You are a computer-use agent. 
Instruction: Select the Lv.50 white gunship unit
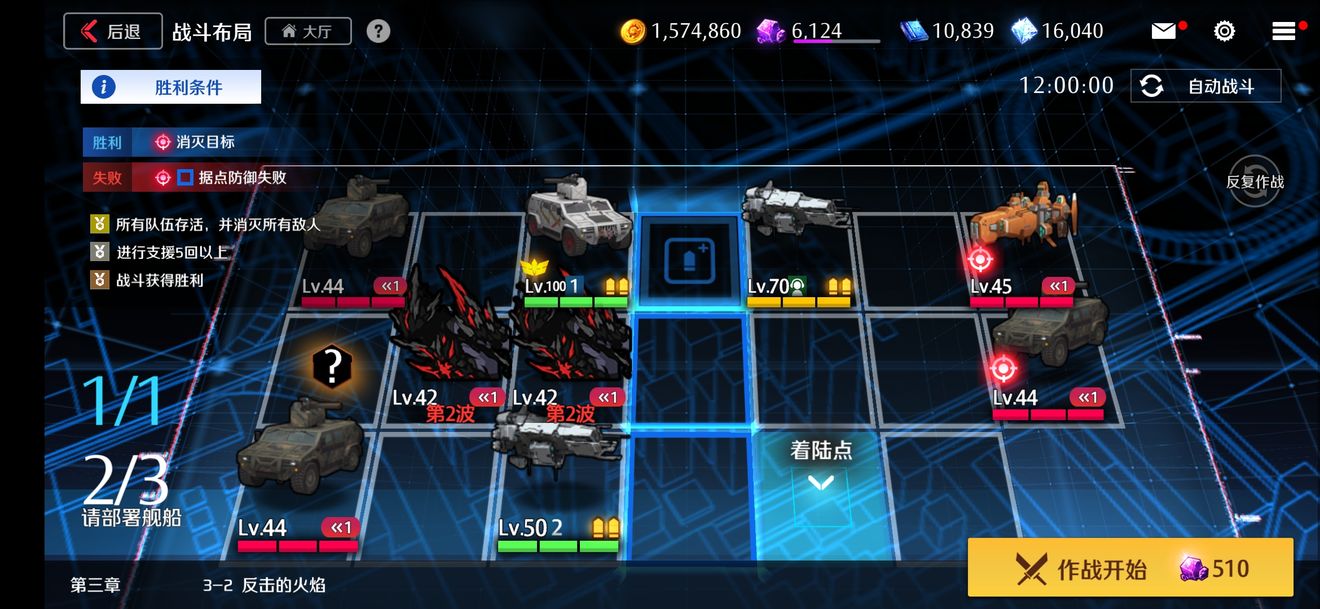[559, 440]
